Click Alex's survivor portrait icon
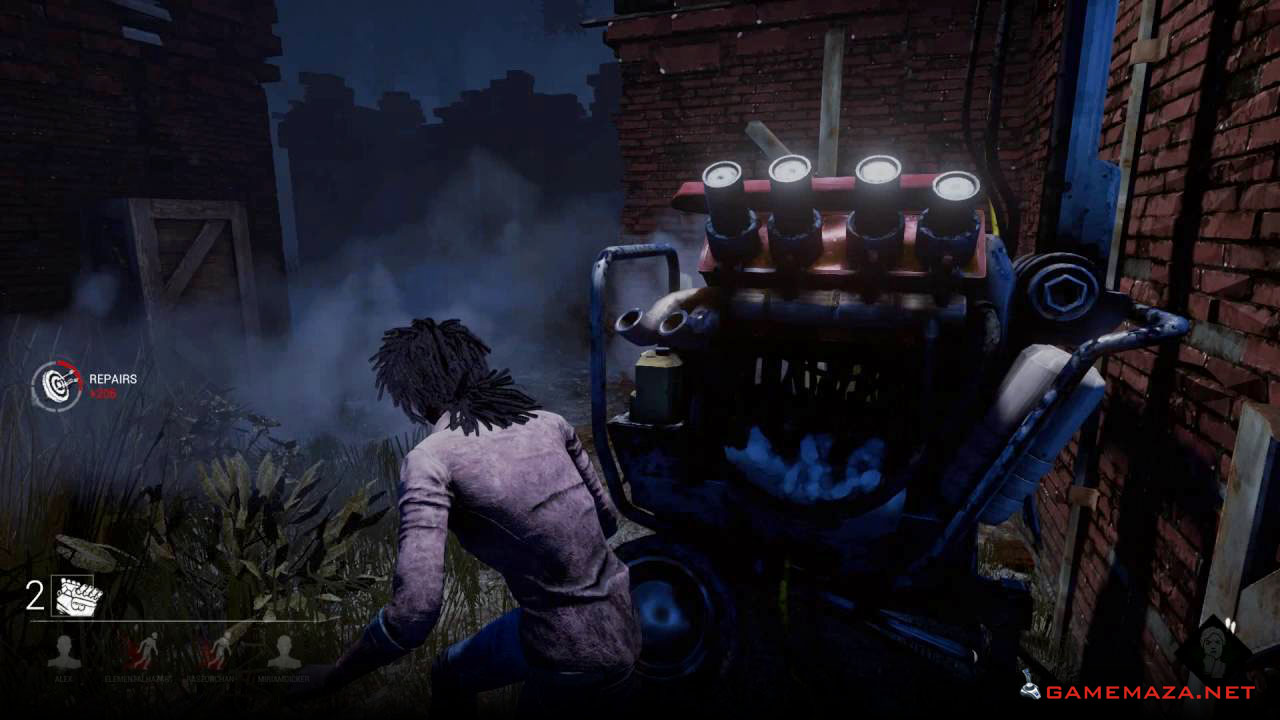1280x720 pixels. click(64, 648)
